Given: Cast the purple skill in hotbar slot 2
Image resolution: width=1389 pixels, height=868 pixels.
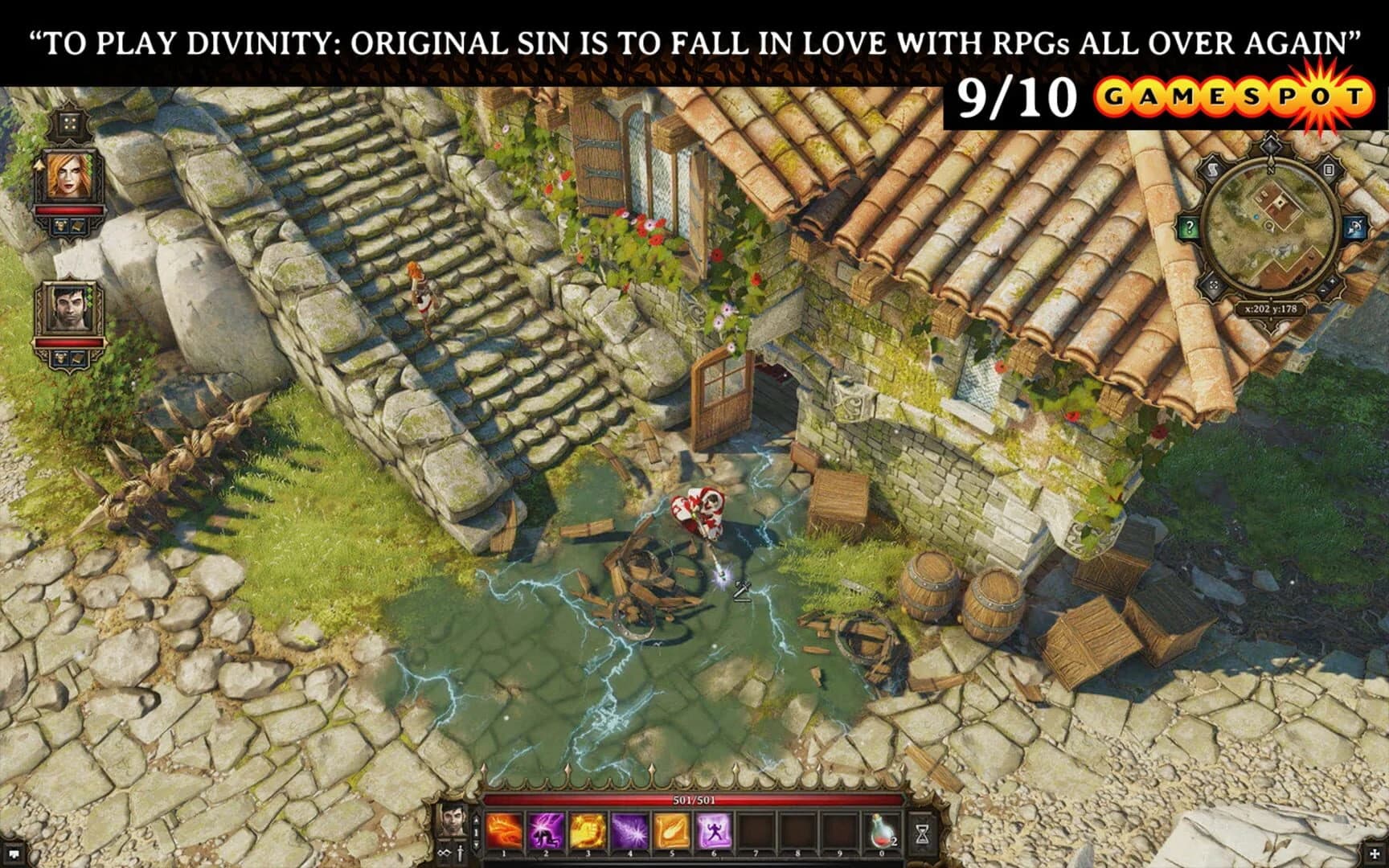Looking at the screenshot, I should pyautogui.click(x=546, y=832).
